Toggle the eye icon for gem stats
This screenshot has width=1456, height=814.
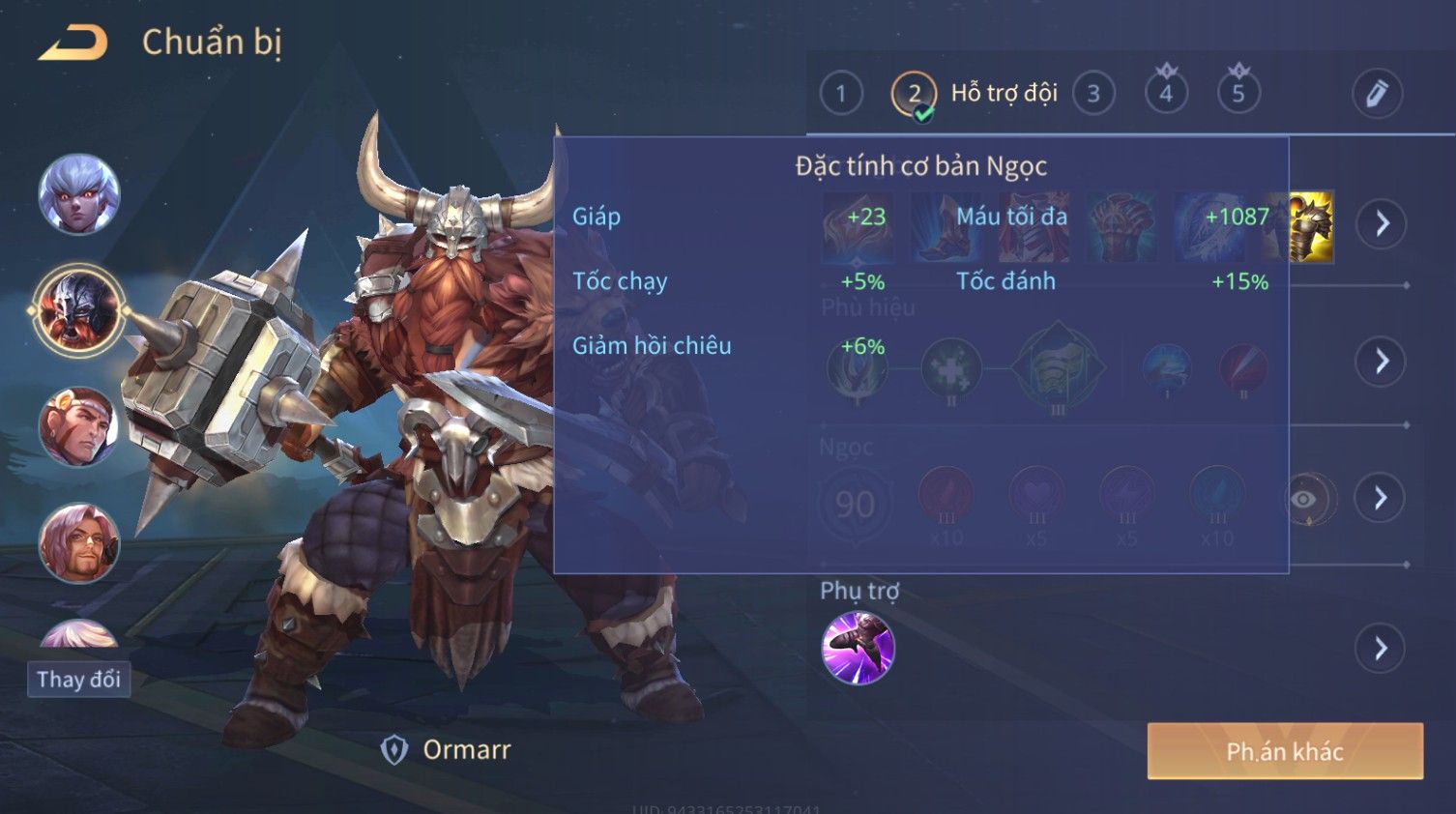click(x=1303, y=499)
